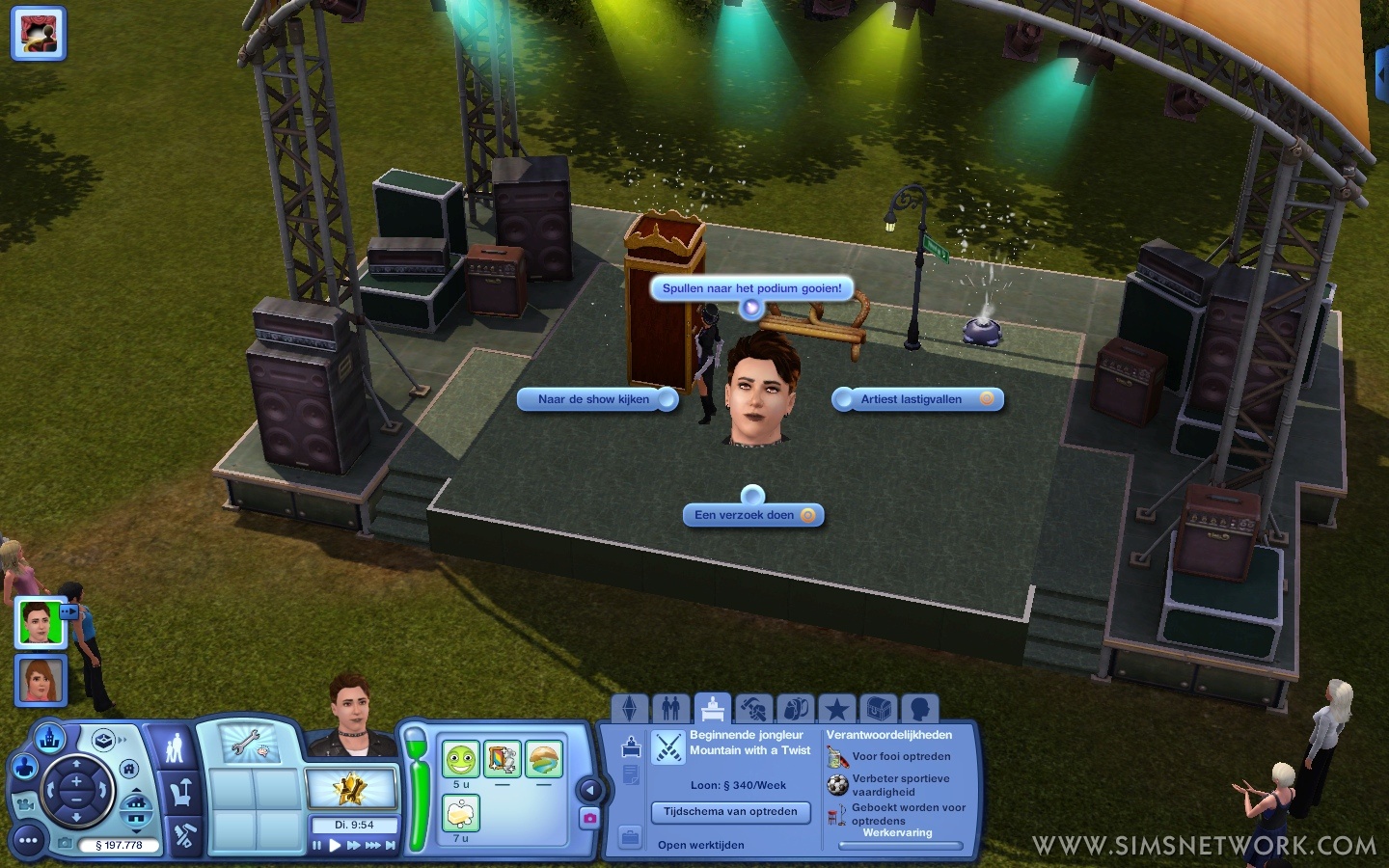1389x868 pixels.
Task: Open the stage icon in top-left corner
Action: coord(39,33)
